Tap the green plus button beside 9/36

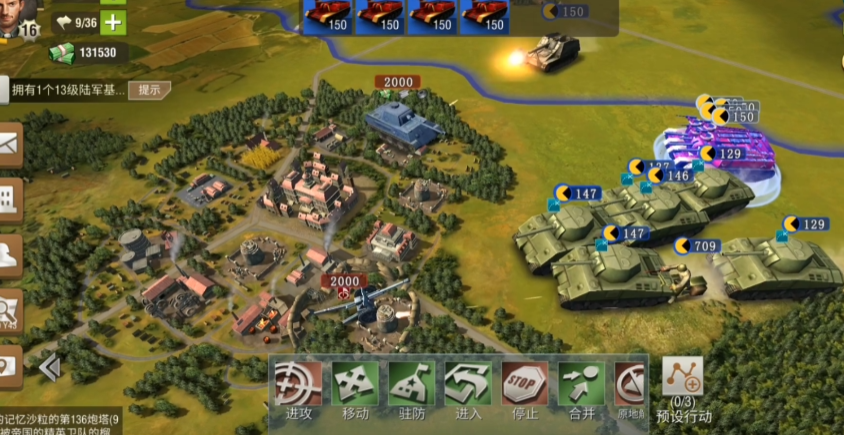click(x=114, y=22)
